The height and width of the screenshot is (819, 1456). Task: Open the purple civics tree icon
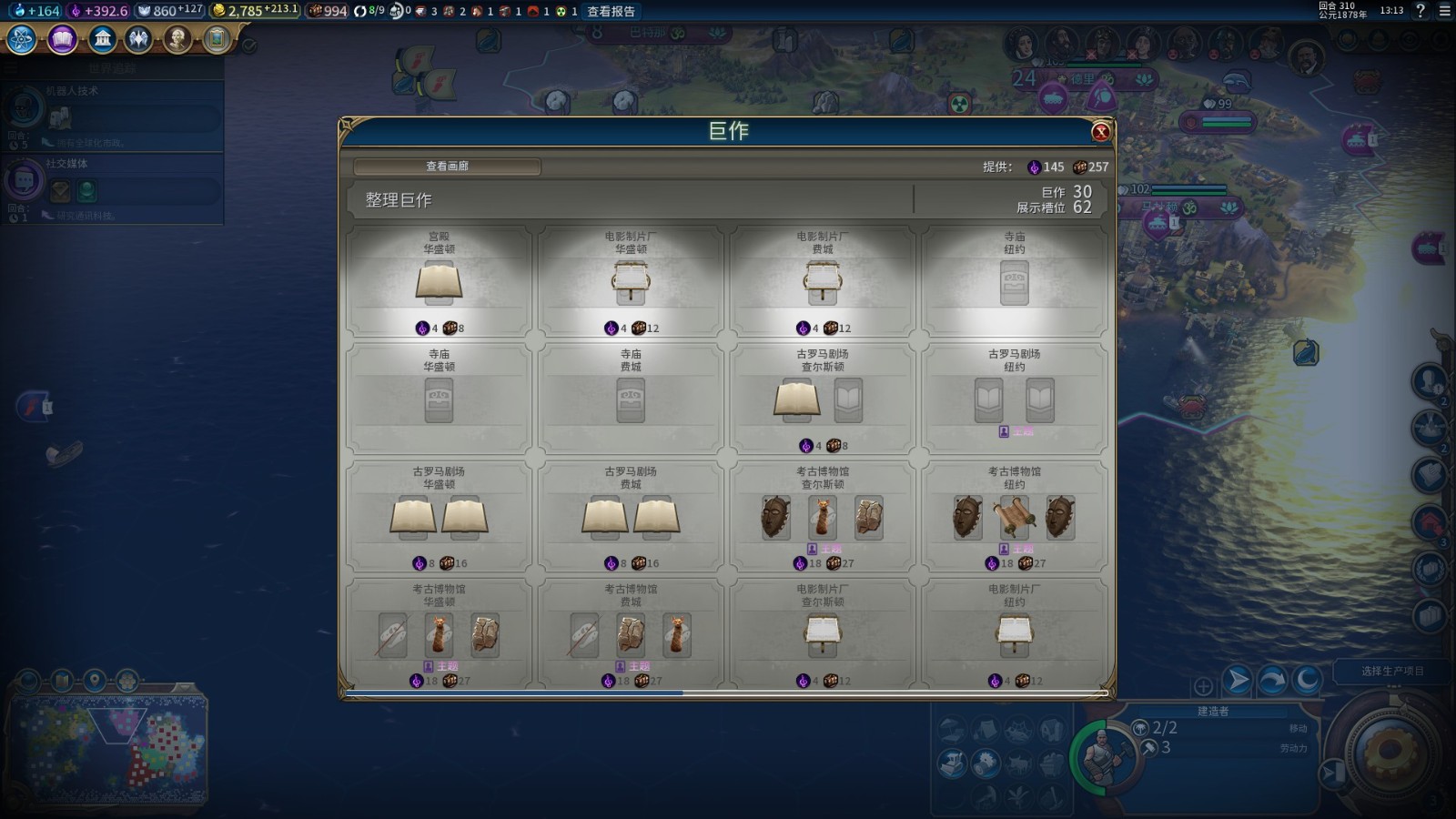click(x=62, y=39)
